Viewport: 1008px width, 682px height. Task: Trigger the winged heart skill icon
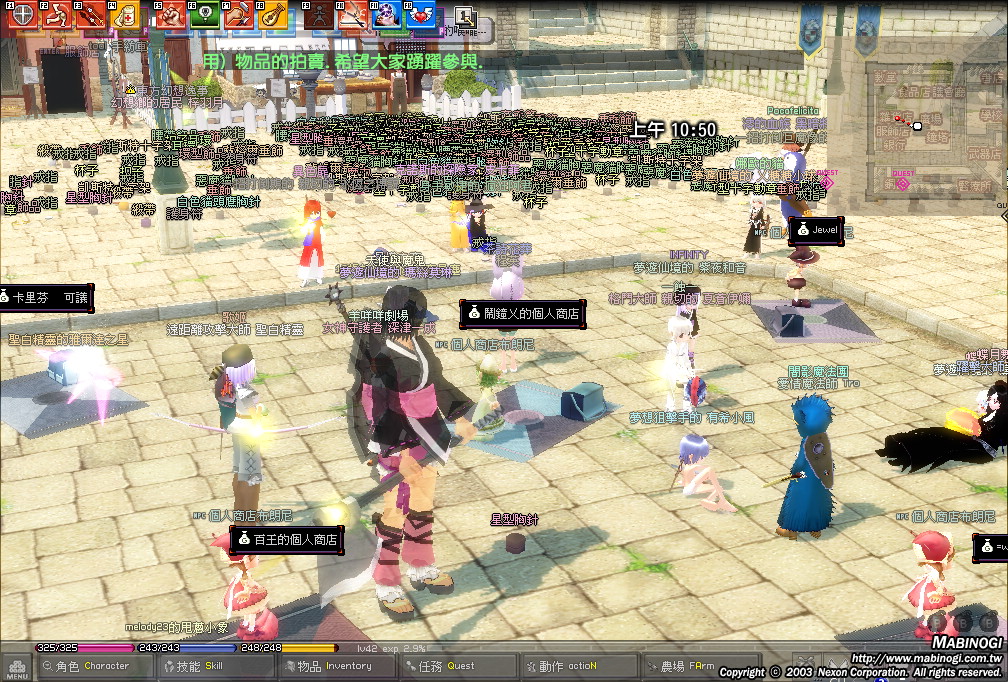[x=421, y=15]
